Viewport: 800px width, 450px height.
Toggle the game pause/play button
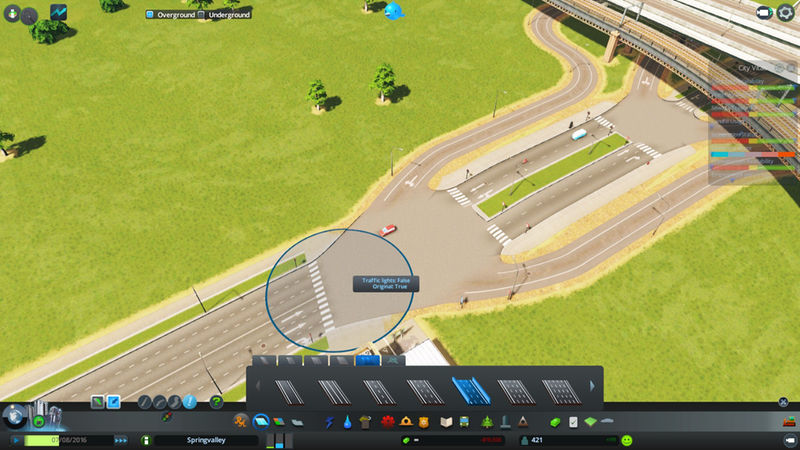17,440
